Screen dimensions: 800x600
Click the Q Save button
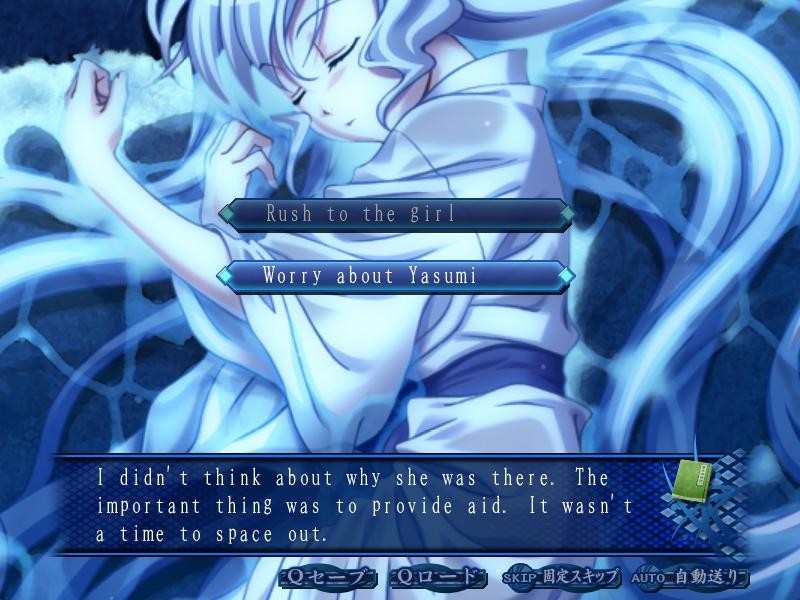[x=329, y=577]
